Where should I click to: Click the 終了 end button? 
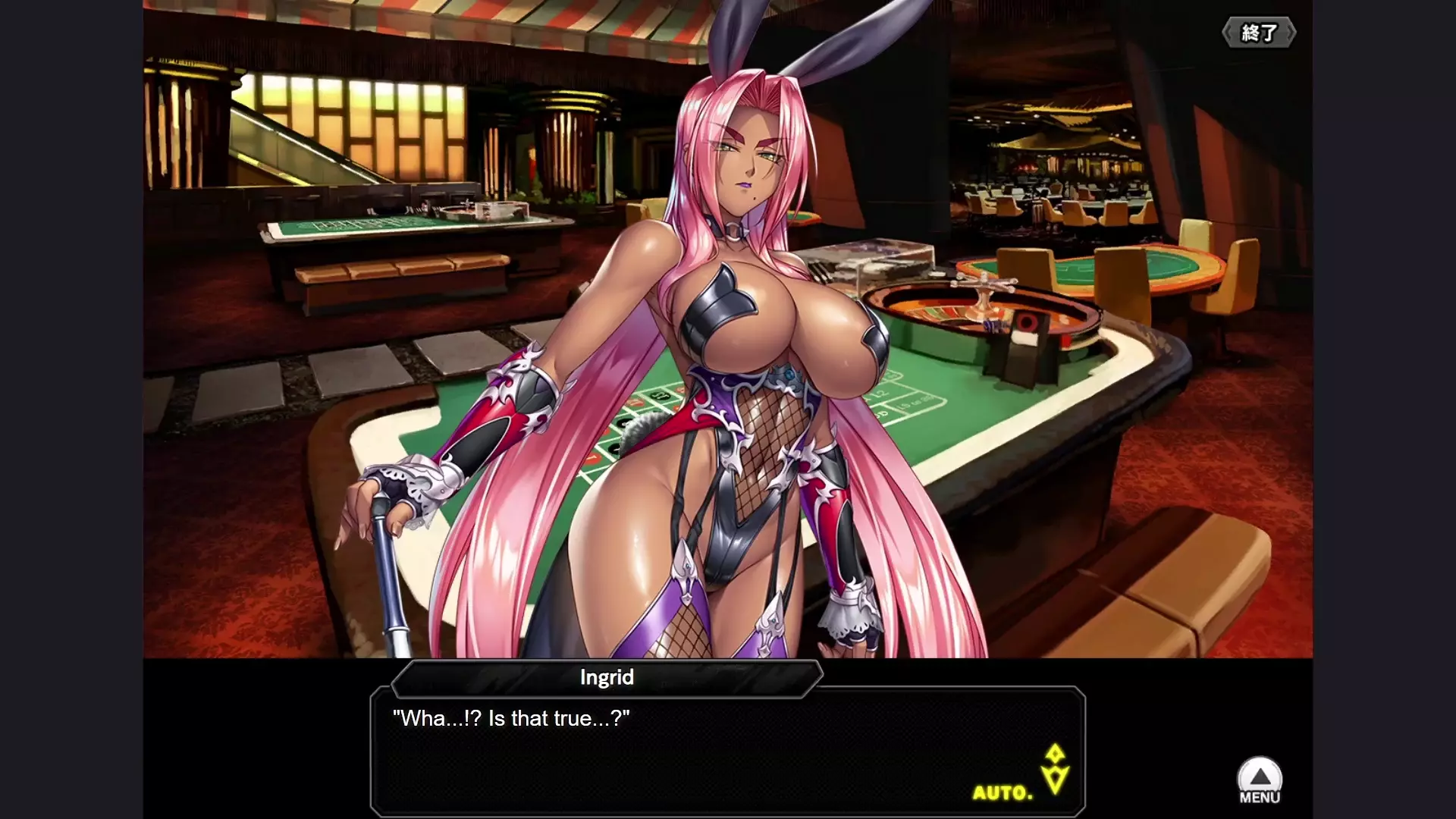1258,33
